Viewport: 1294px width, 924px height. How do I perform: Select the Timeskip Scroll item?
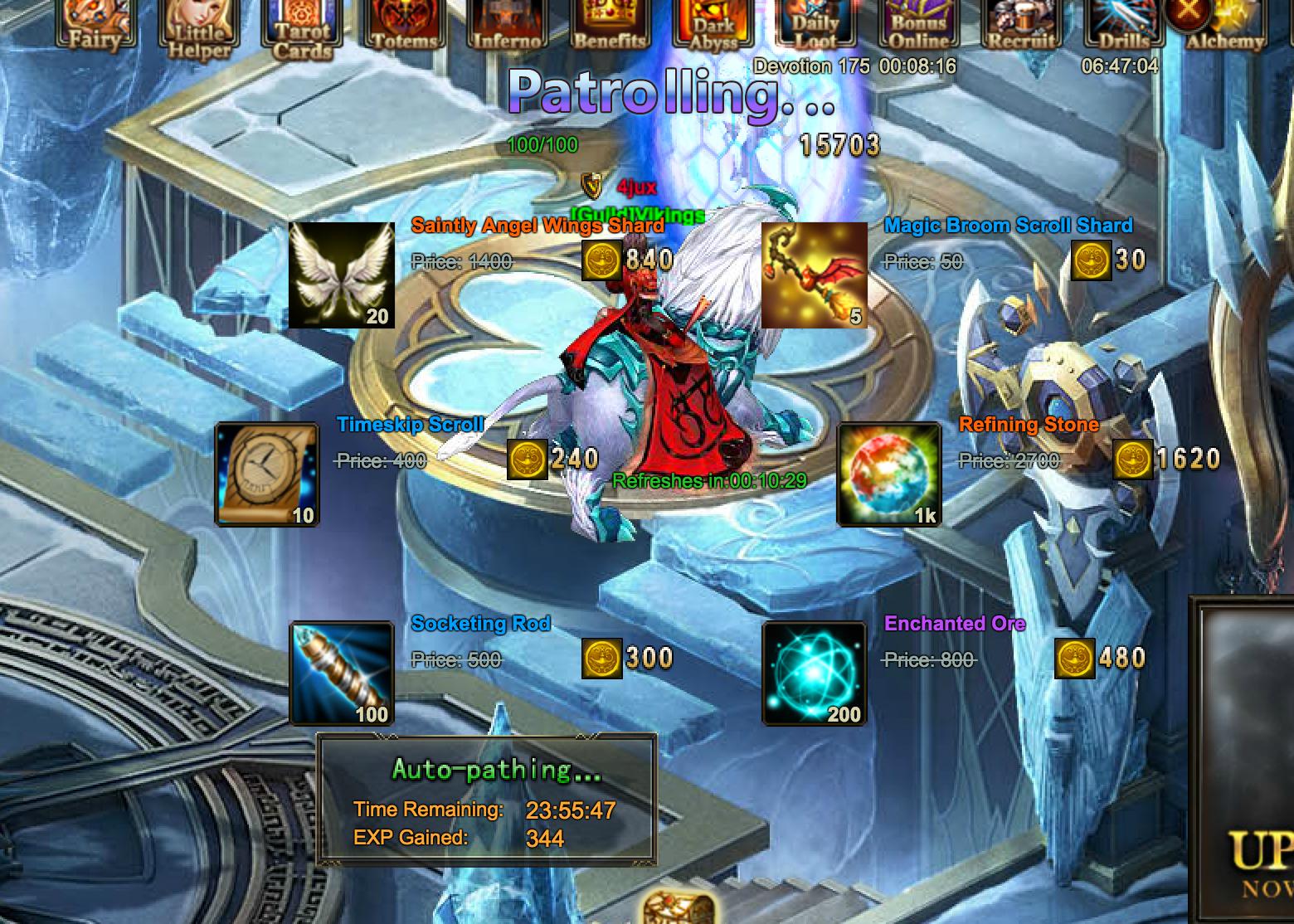[266, 474]
